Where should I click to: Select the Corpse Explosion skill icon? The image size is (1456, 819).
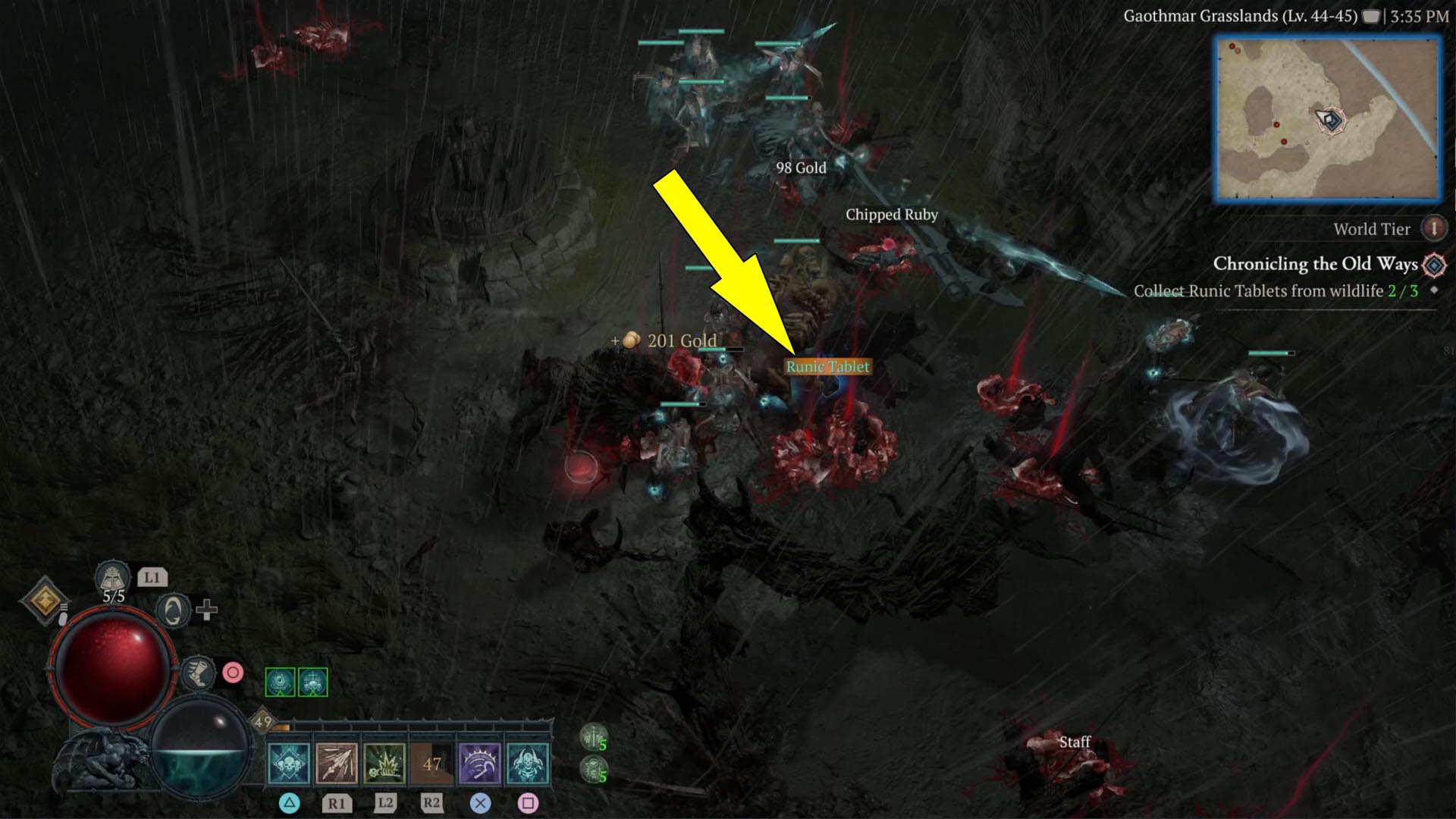pyautogui.click(x=384, y=764)
